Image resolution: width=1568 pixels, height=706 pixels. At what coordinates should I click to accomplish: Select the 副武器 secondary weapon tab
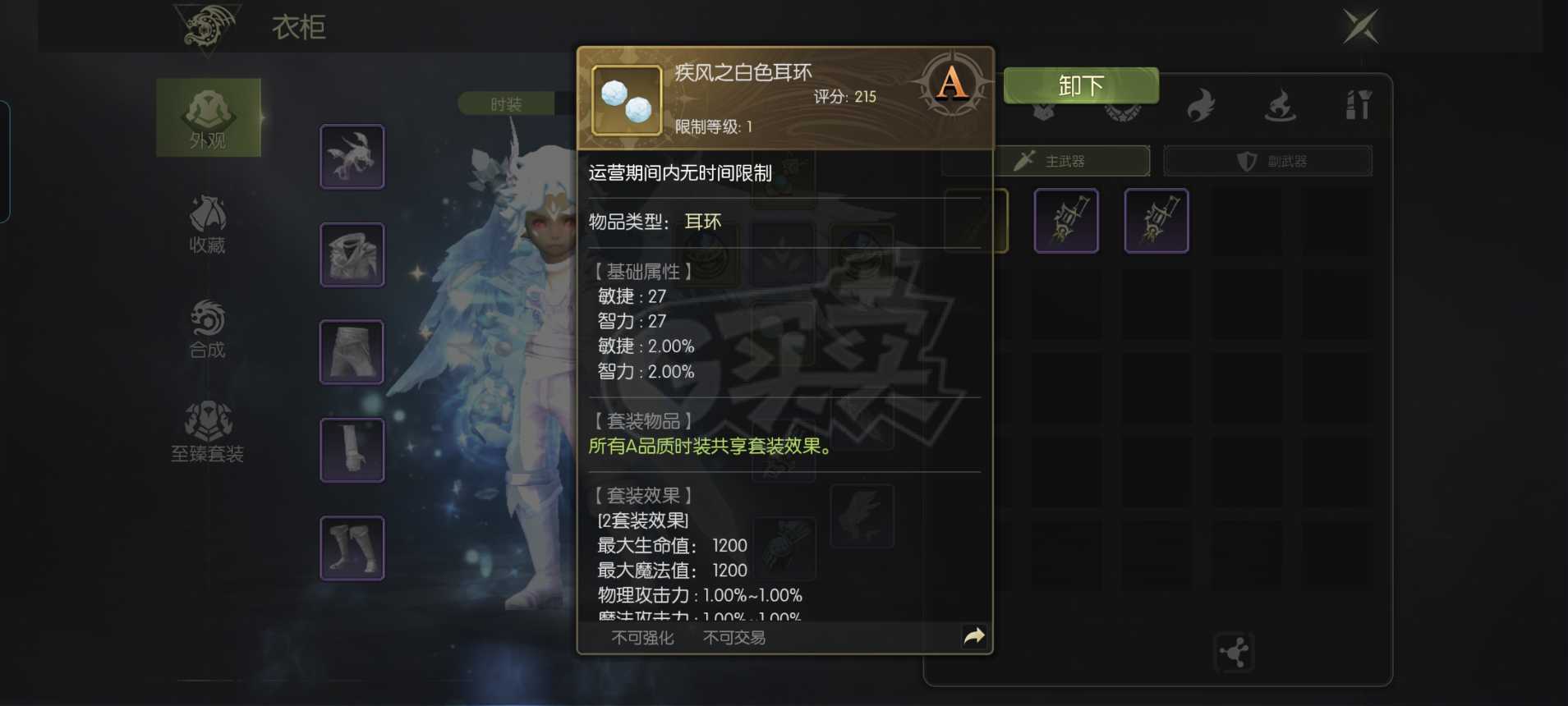[x=1267, y=161]
